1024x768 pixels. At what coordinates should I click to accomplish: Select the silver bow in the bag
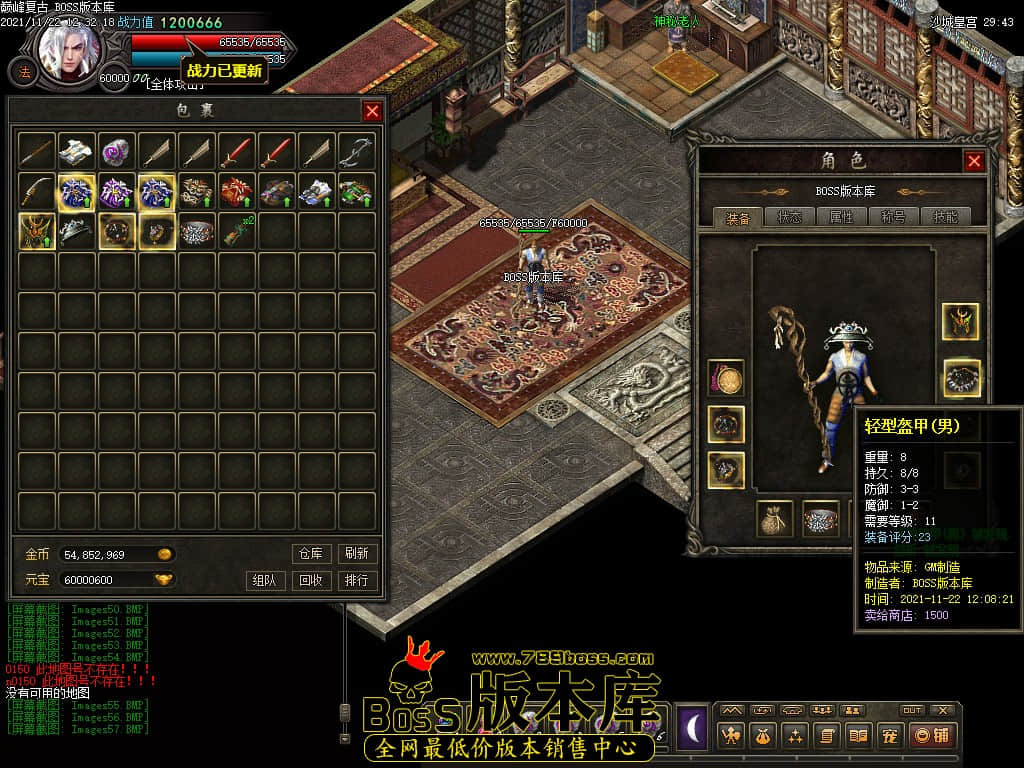(x=356, y=151)
